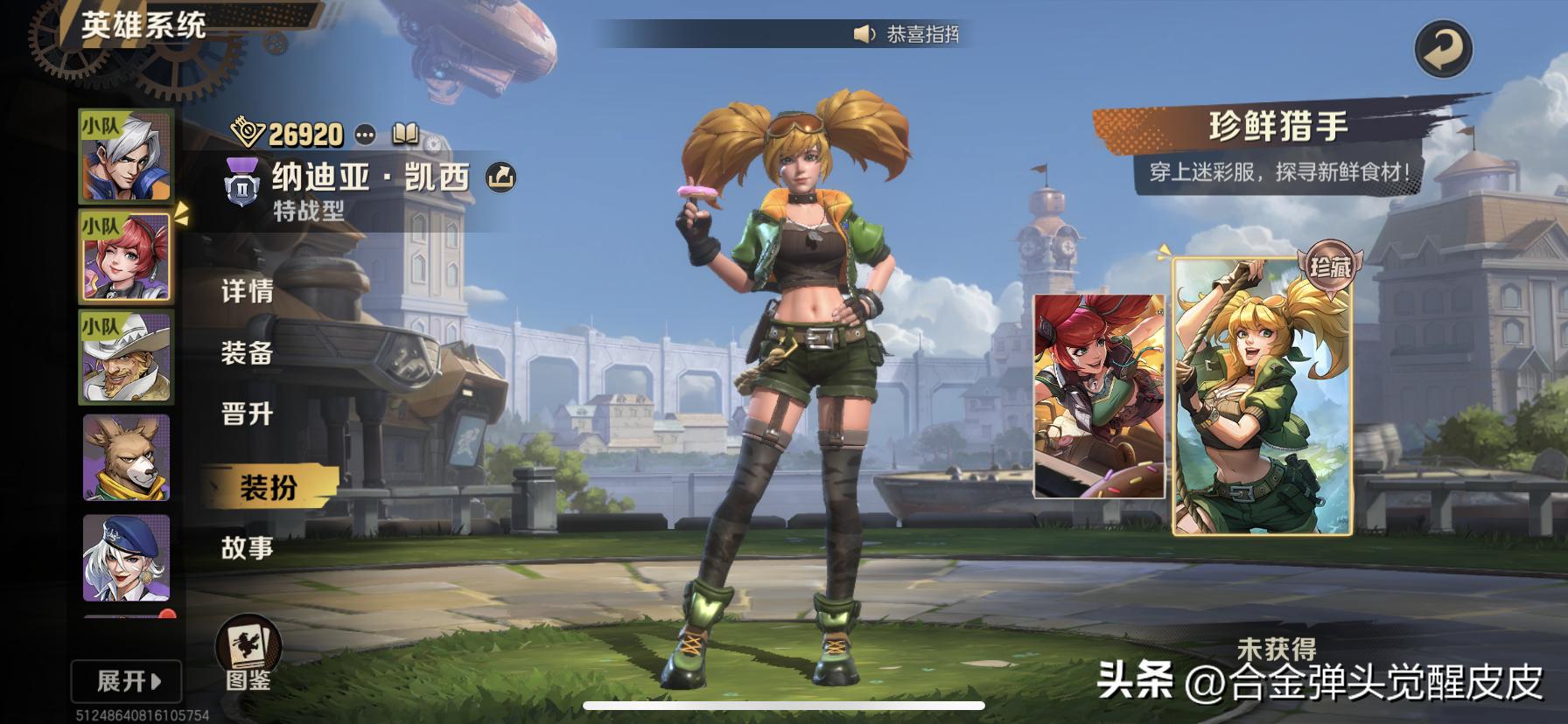View the 故事 story tab
This screenshot has height=724, width=1568.
[x=247, y=547]
